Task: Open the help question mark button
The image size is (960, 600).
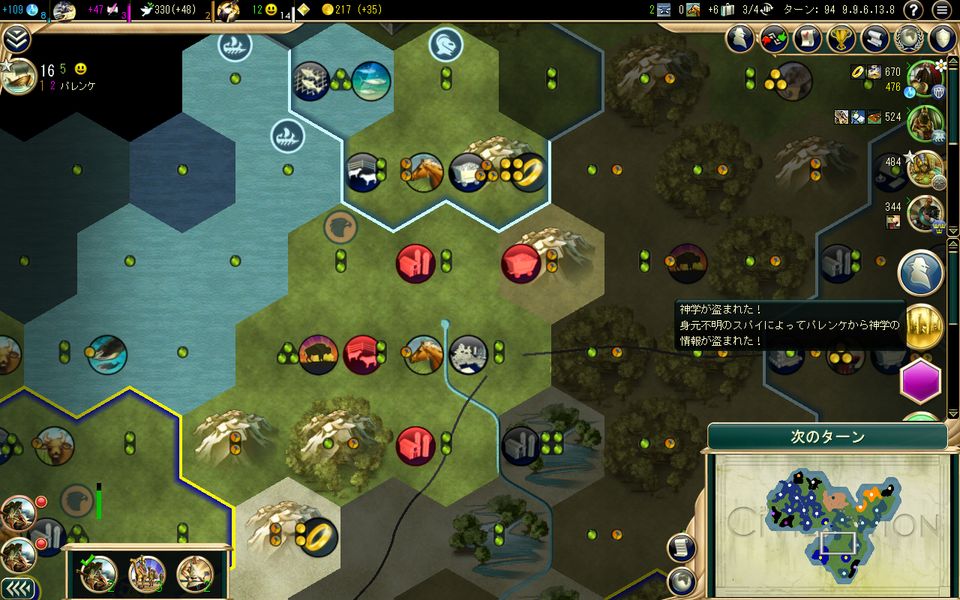Action: (912, 10)
